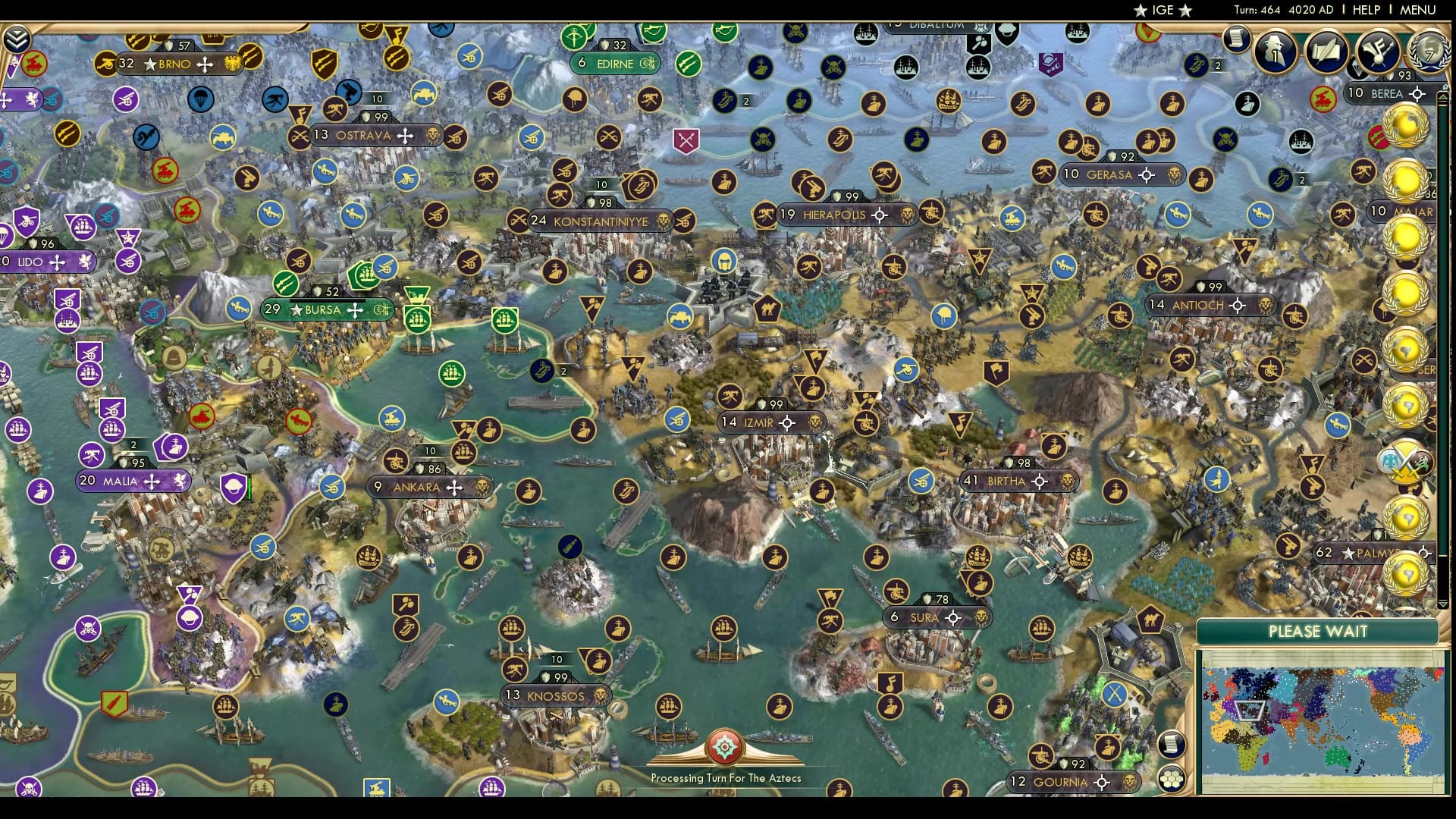
Task: Click the PLEASE WAIT turn button
Action: pos(1317,632)
